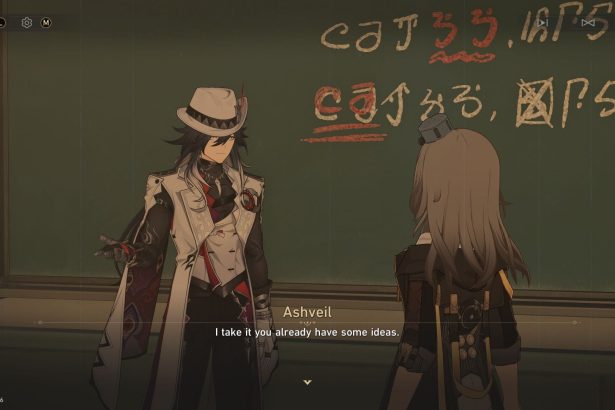
Task: Advance dialogue with the down arrow indicator
Action: click(x=307, y=382)
